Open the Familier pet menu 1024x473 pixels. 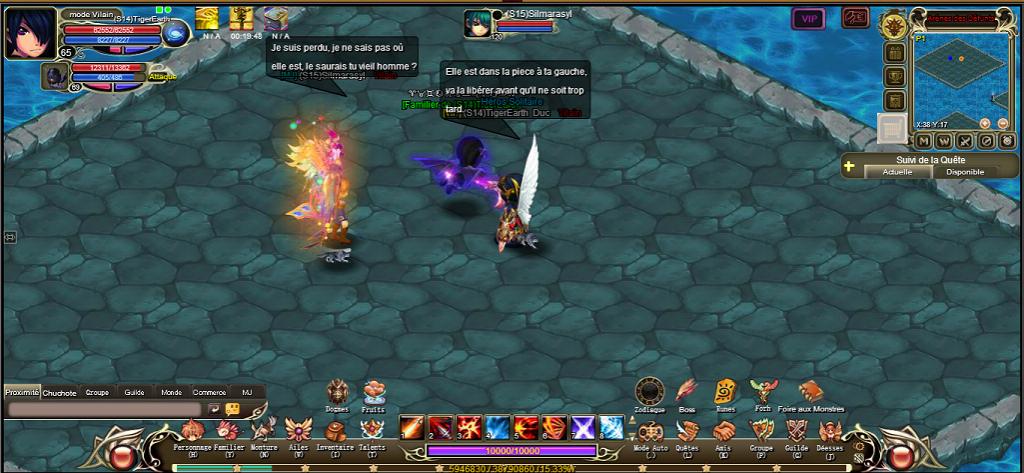[230, 431]
